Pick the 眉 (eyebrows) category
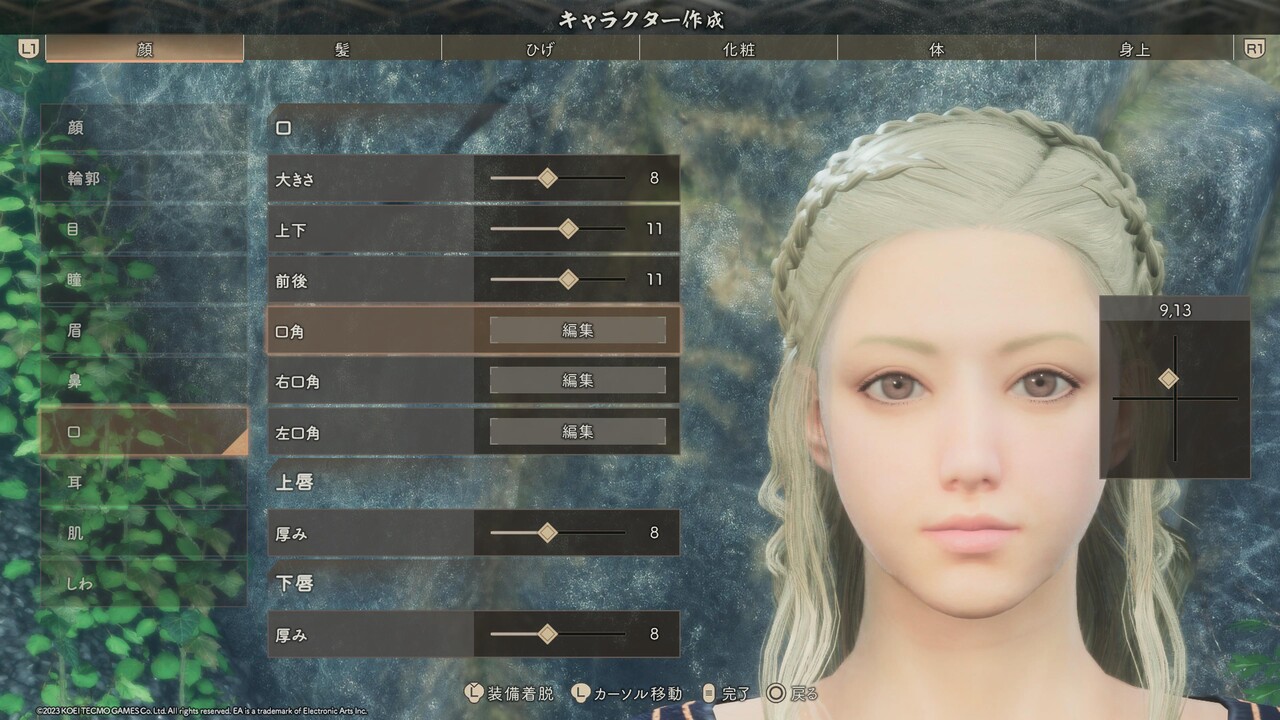The height and width of the screenshot is (720, 1280). point(143,330)
